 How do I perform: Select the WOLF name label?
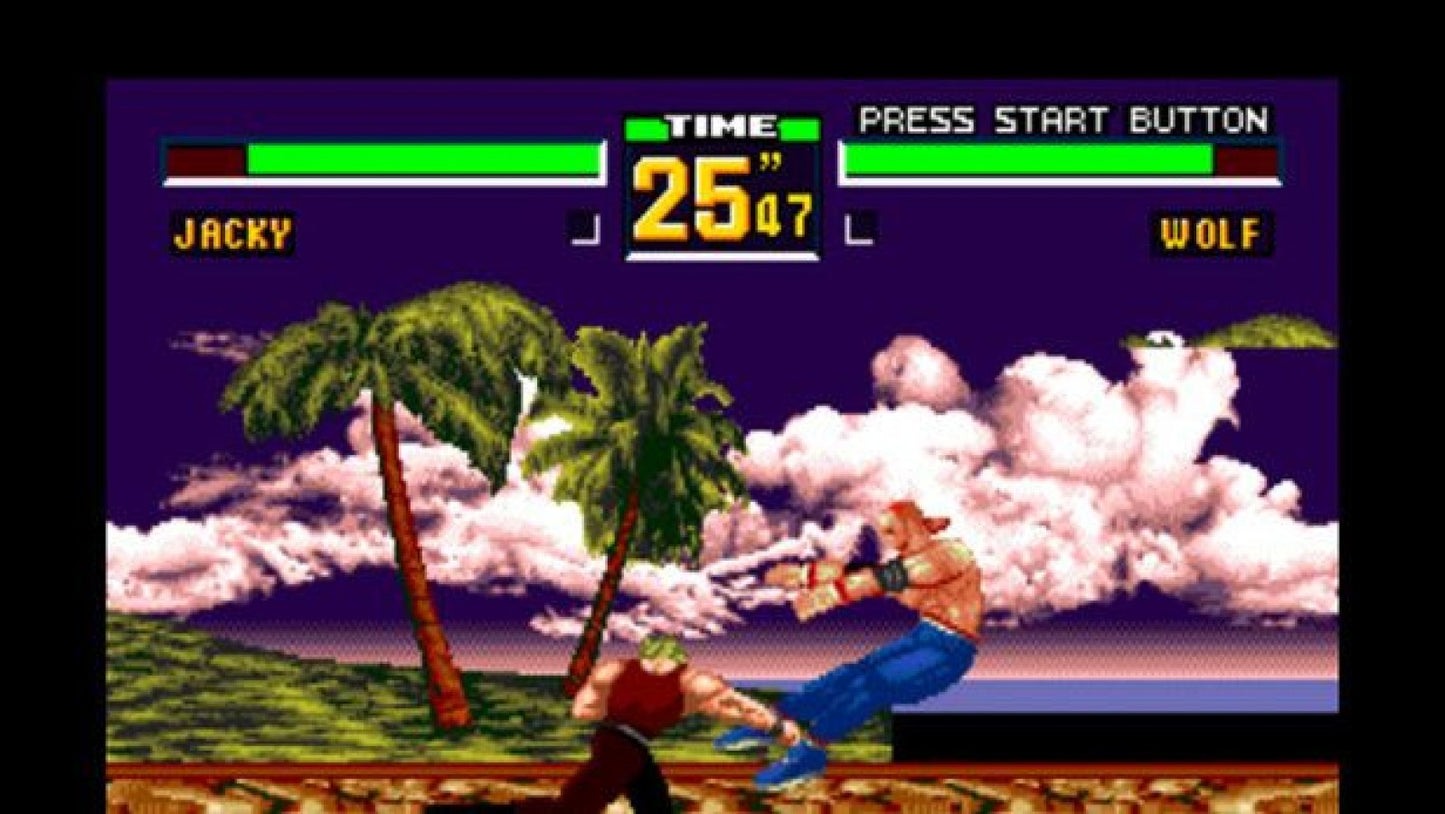click(1211, 232)
